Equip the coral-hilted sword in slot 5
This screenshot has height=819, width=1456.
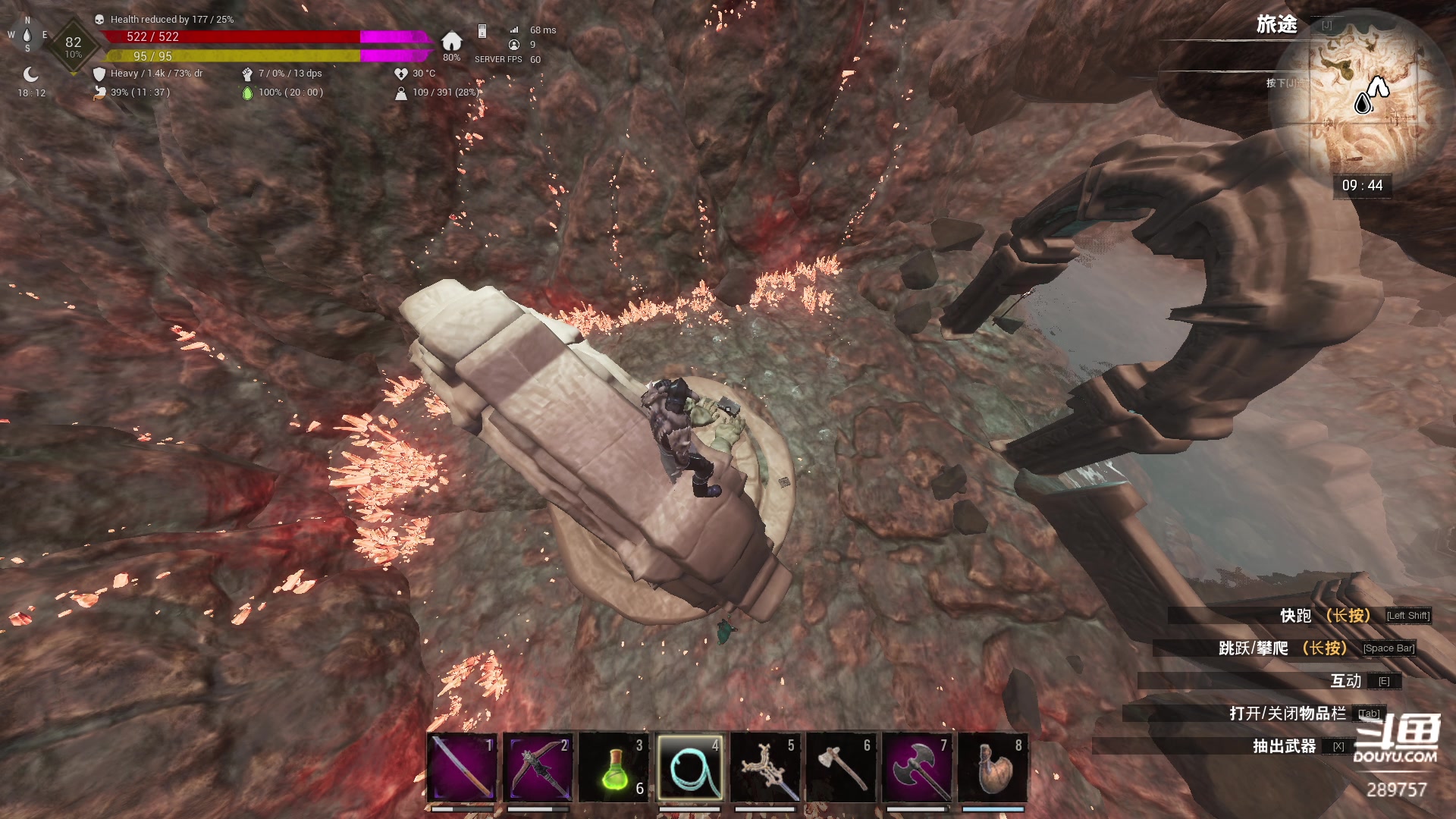[x=765, y=767]
